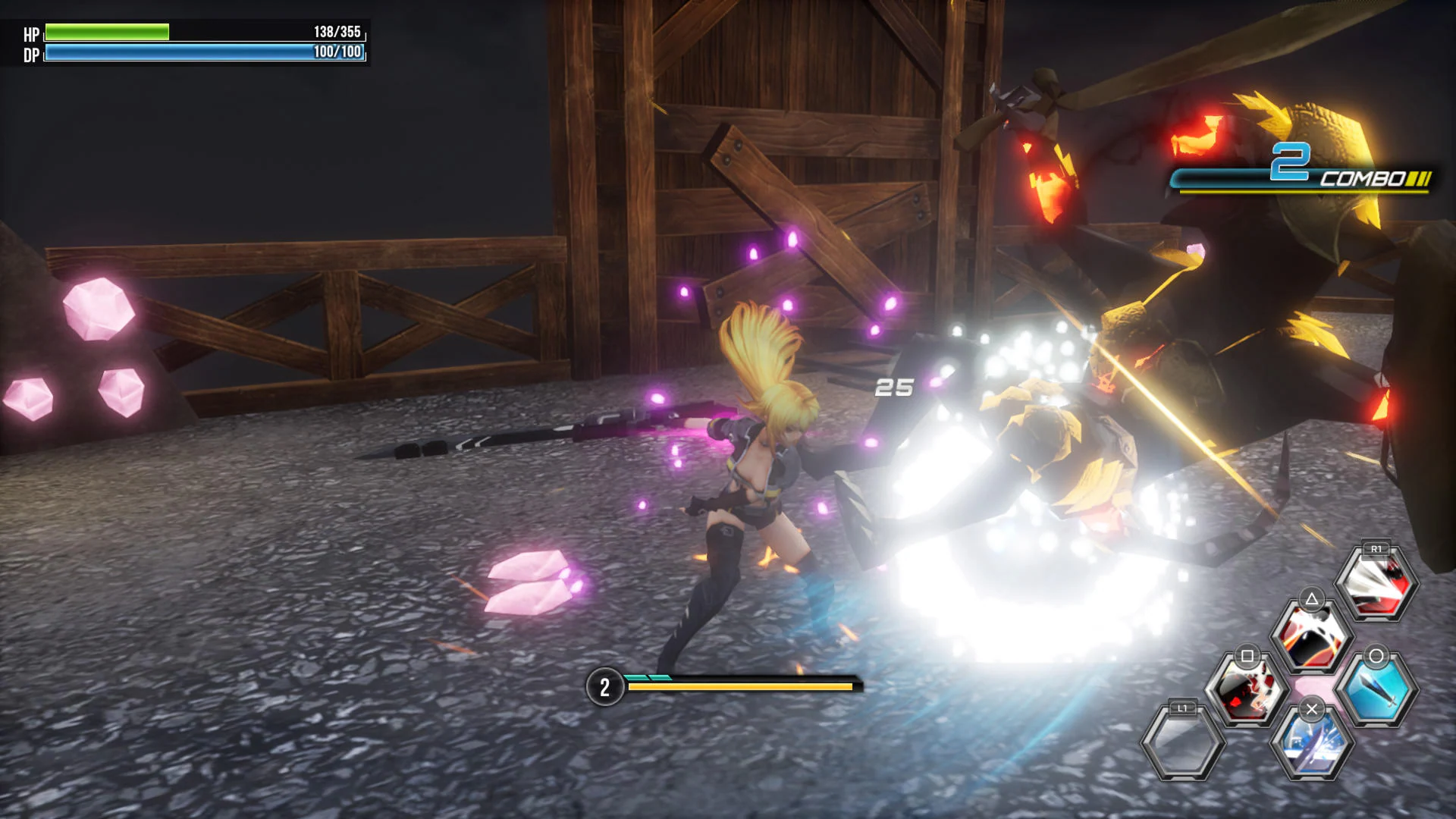The width and height of the screenshot is (1456, 819).
Task: Click the green HP bar showing 138/355
Action: click(x=106, y=33)
